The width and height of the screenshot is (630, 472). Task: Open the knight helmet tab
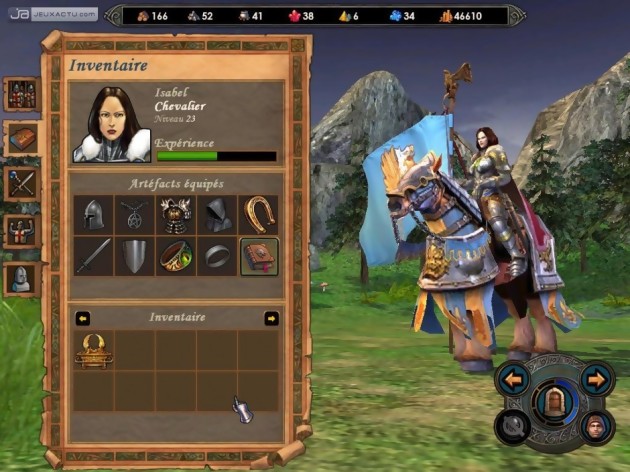click(22, 278)
